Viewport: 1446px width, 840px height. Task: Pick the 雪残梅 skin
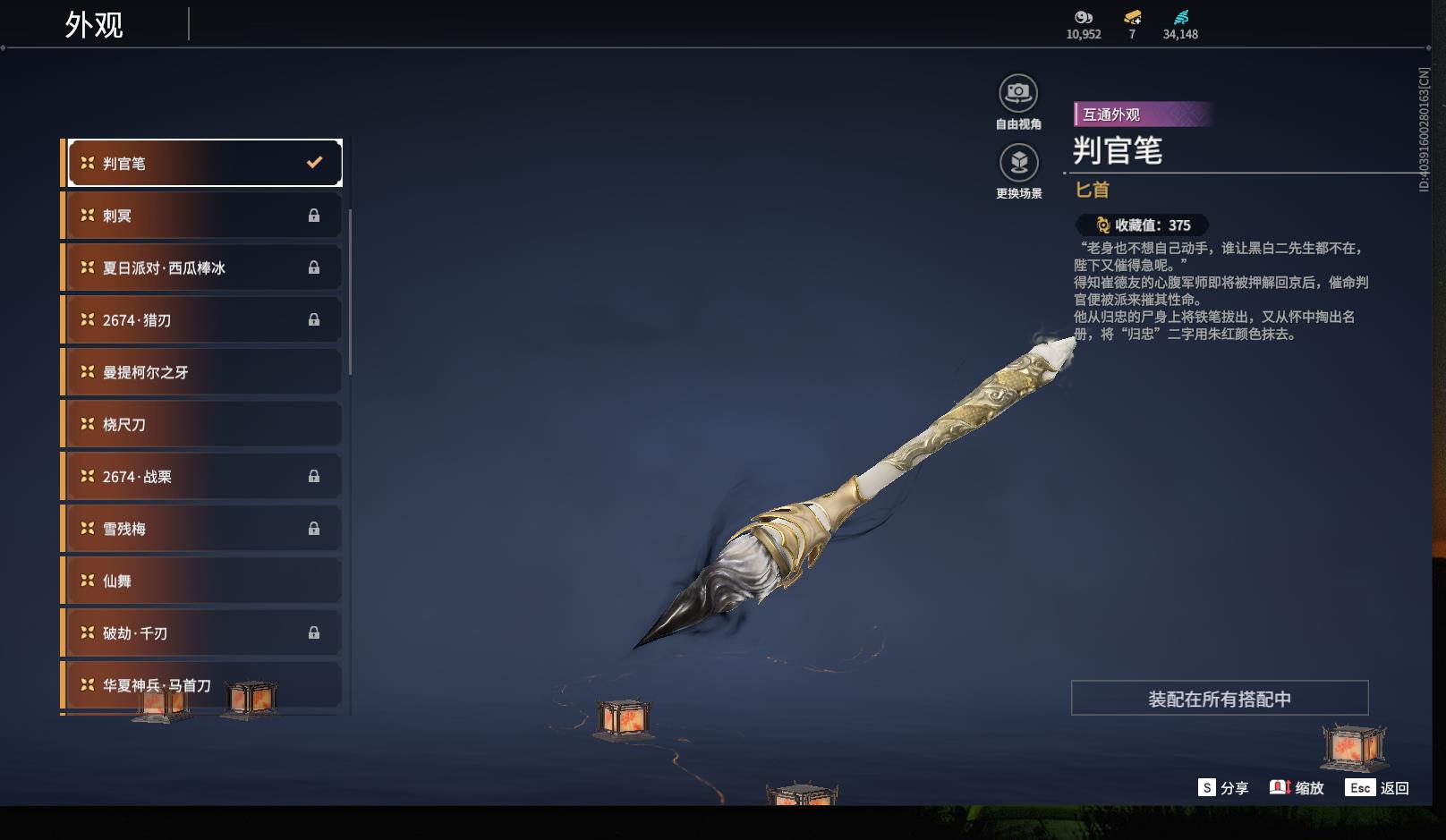point(204,529)
